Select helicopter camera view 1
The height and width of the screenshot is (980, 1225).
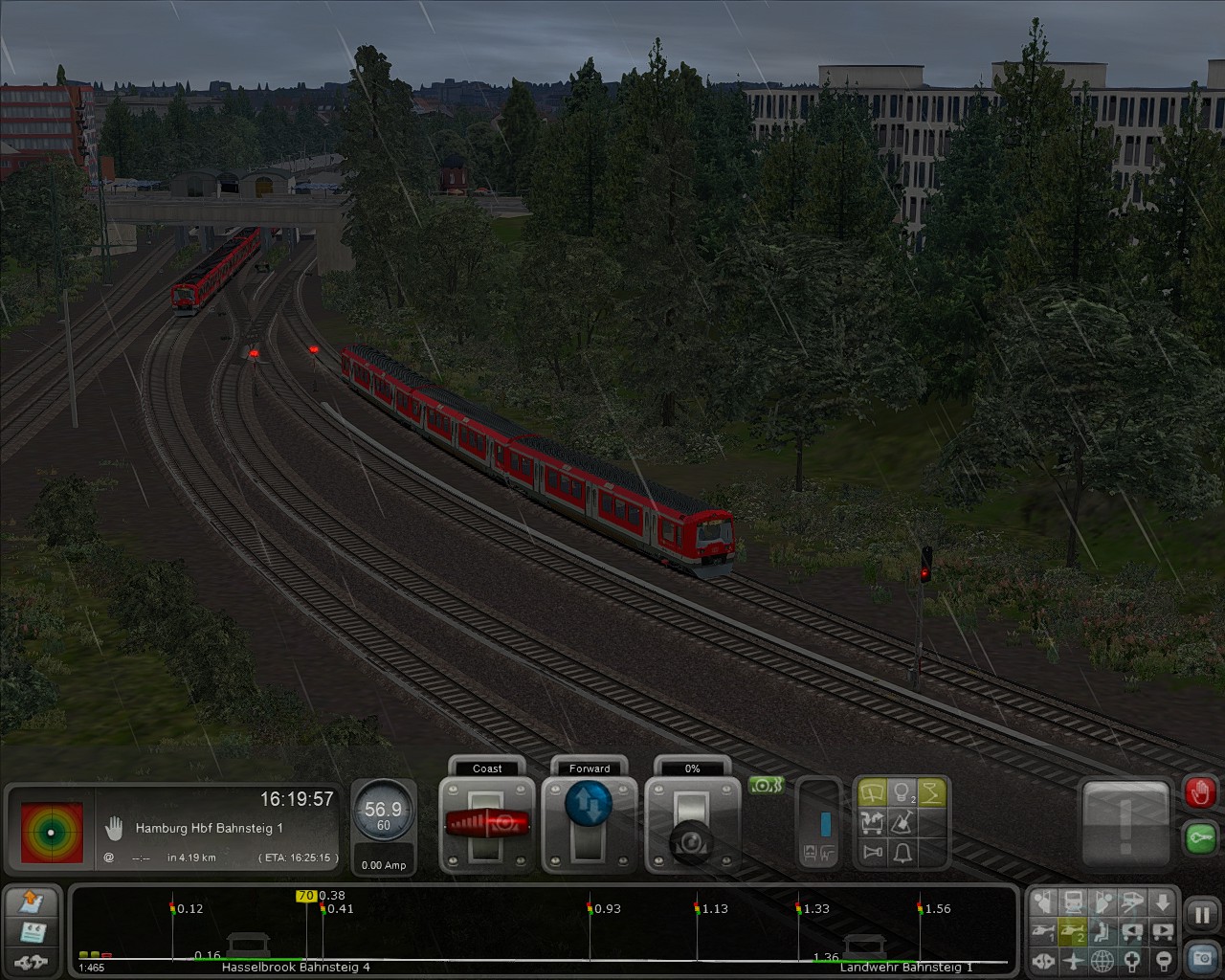coord(1044,930)
